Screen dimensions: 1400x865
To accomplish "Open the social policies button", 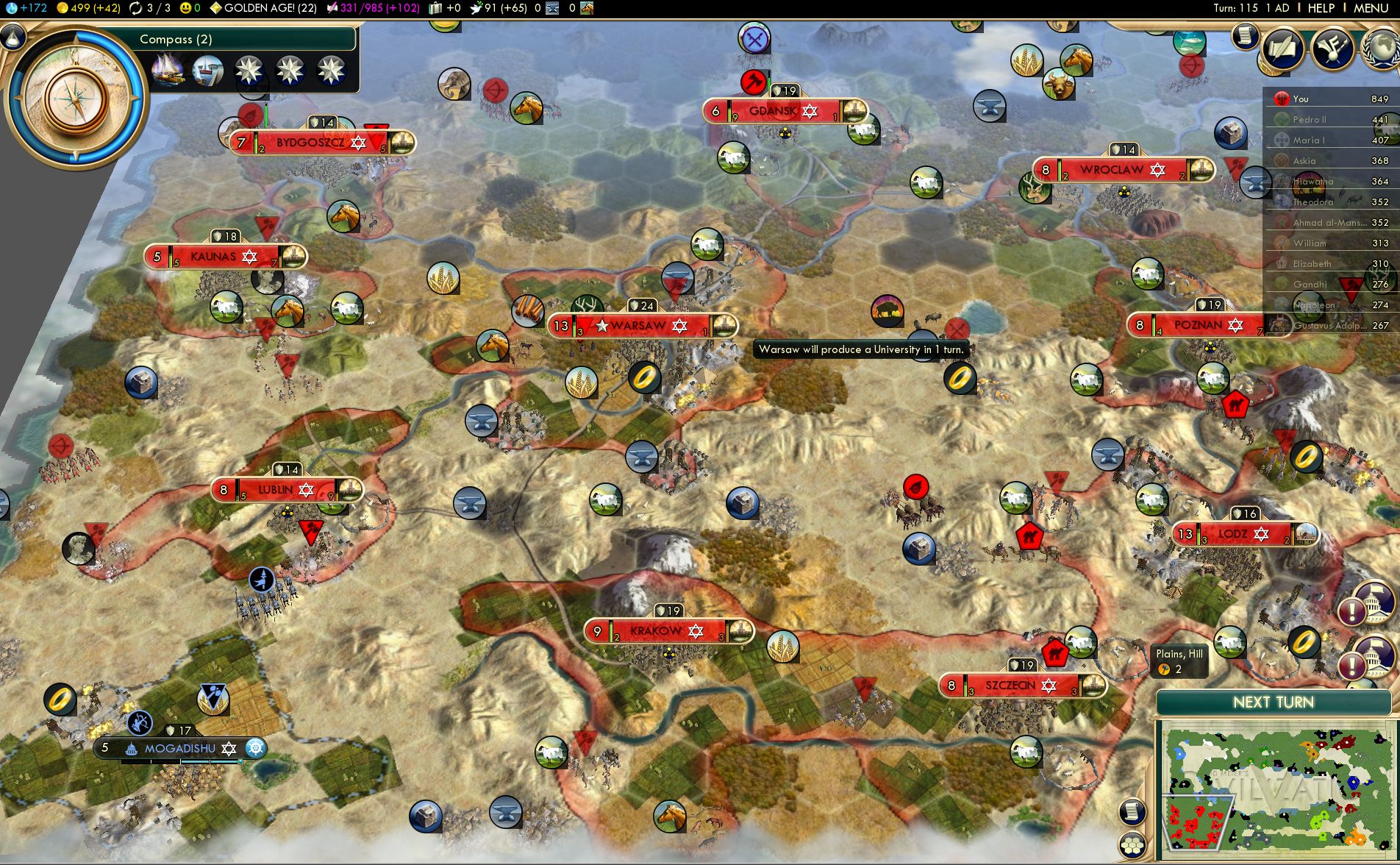I will click(1332, 49).
